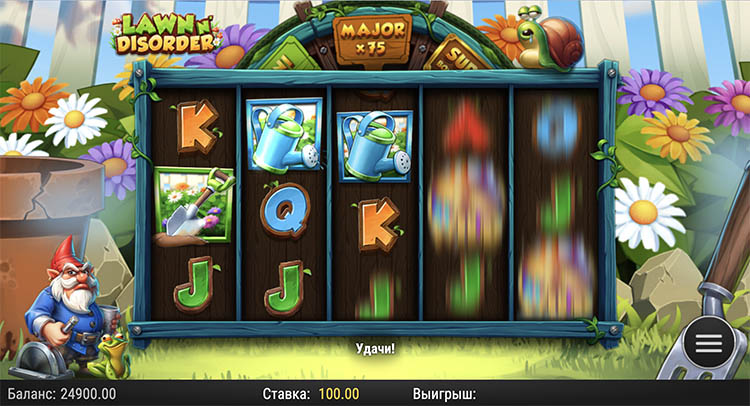The width and height of the screenshot is (750, 406).
Task: Open the hamburger menu button
Action: click(x=709, y=342)
